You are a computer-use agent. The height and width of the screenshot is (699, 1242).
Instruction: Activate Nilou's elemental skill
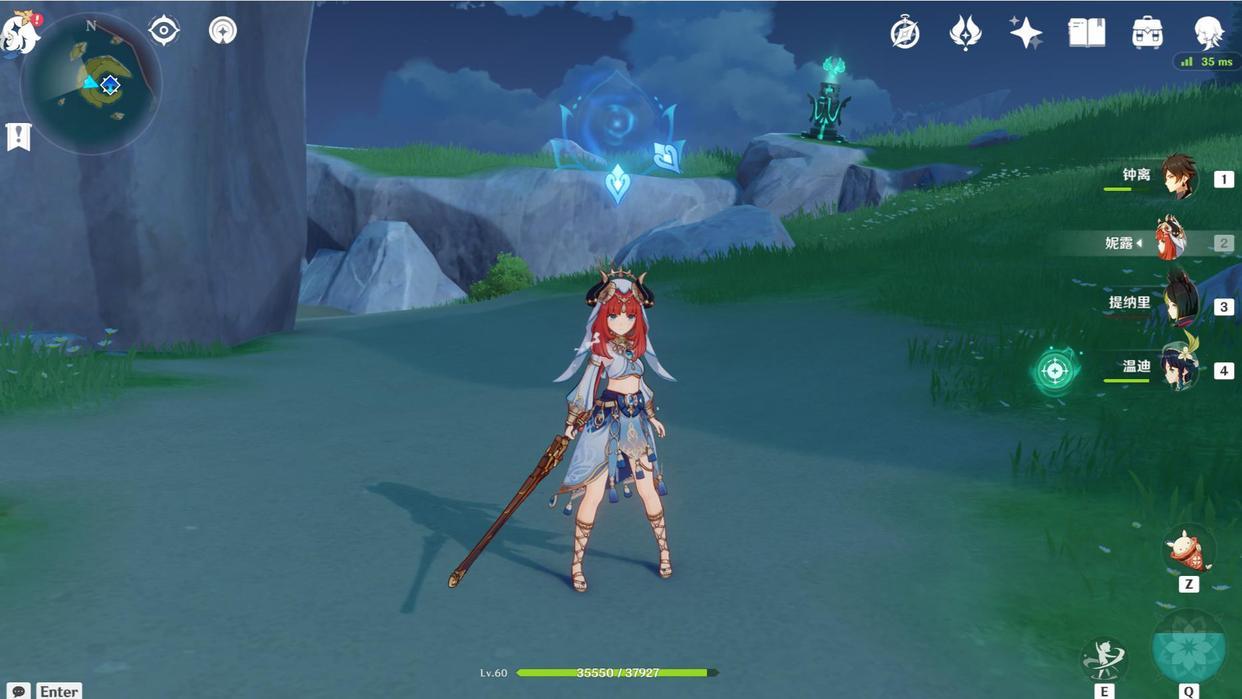1104,660
